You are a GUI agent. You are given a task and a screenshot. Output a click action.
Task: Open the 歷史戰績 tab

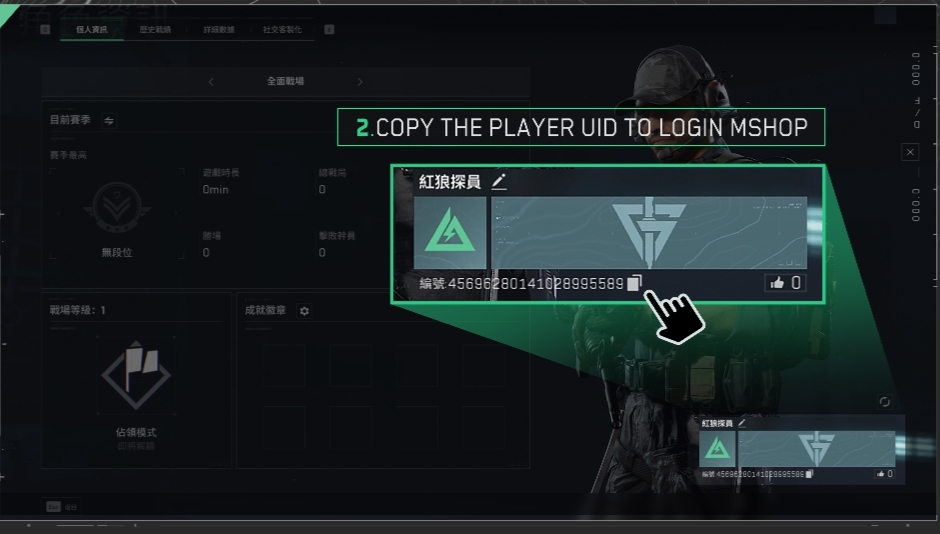tap(155, 30)
